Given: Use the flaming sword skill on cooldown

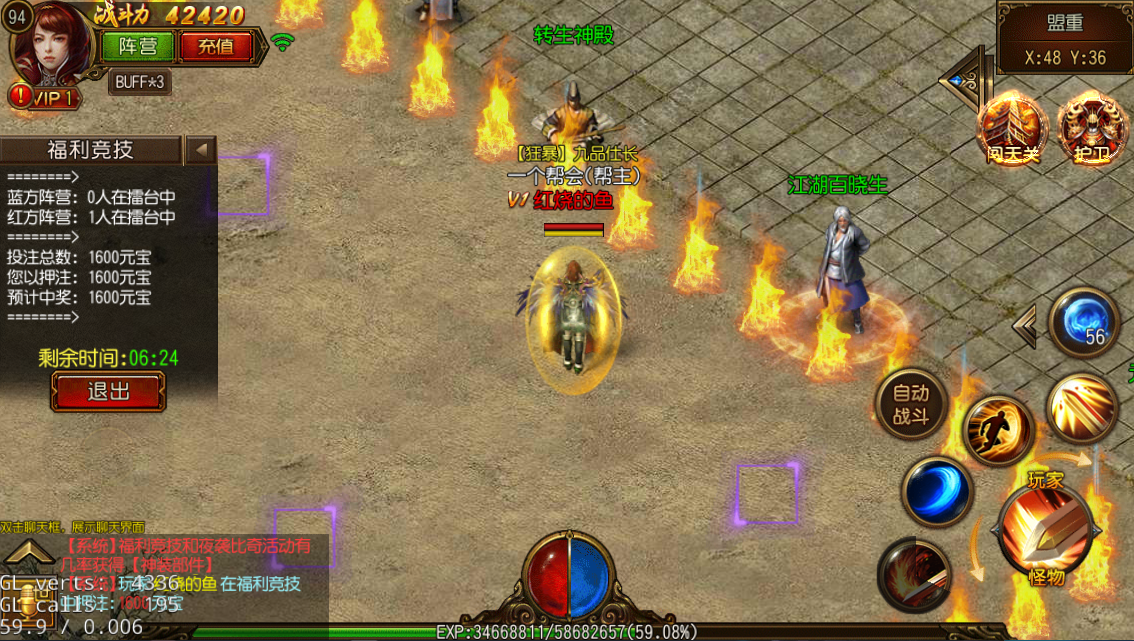Looking at the screenshot, I should coord(913,575).
